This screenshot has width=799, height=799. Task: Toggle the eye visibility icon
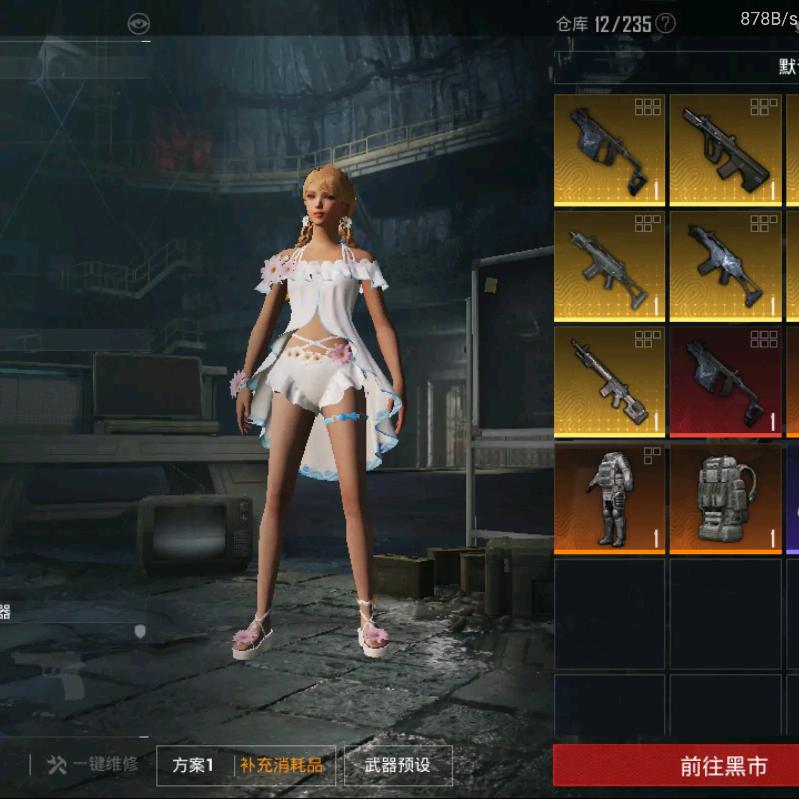coord(138,23)
